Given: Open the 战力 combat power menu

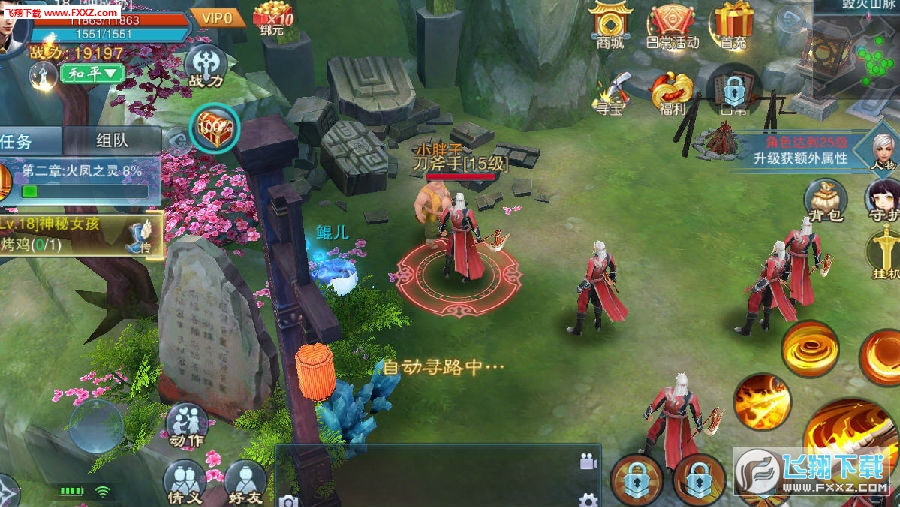Looking at the screenshot, I should pos(204,65).
